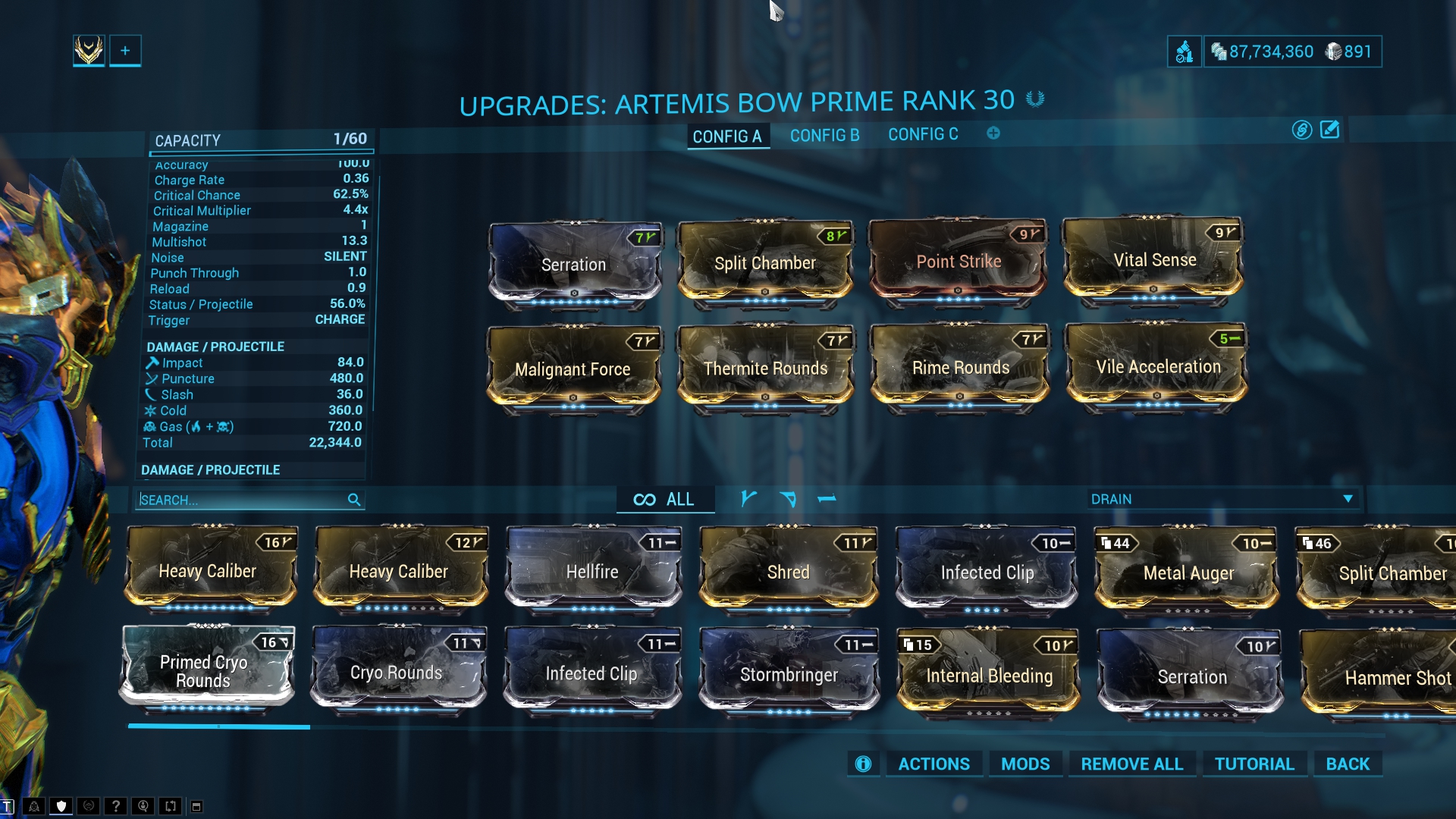
Task: Choose the Malignant Force mod
Action: pos(573,369)
